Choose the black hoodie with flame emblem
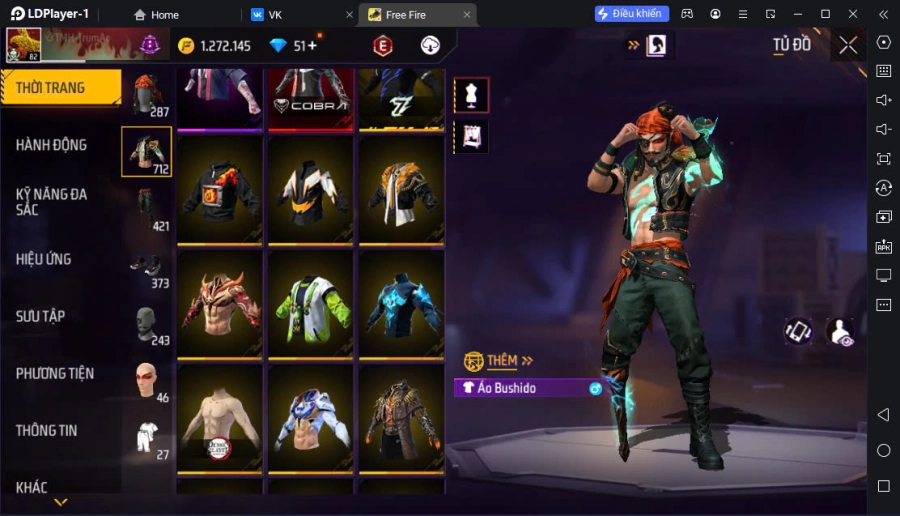The width and height of the screenshot is (900, 516). pyautogui.click(x=220, y=190)
